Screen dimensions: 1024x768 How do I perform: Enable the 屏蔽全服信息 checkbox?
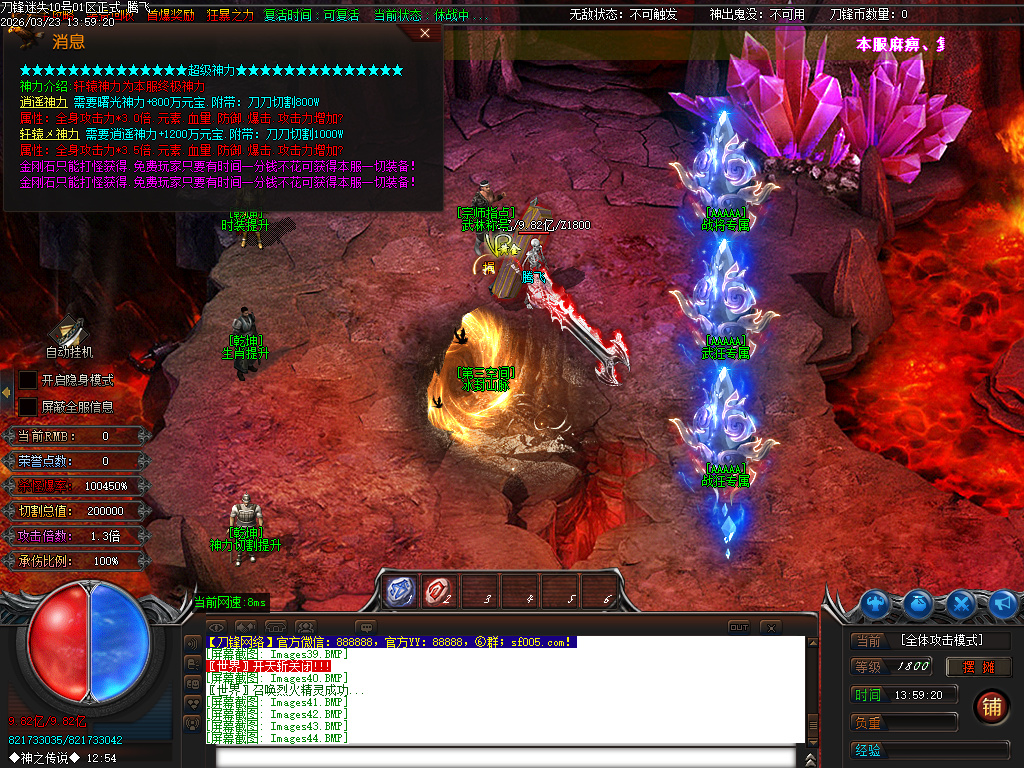pyautogui.click(x=28, y=407)
